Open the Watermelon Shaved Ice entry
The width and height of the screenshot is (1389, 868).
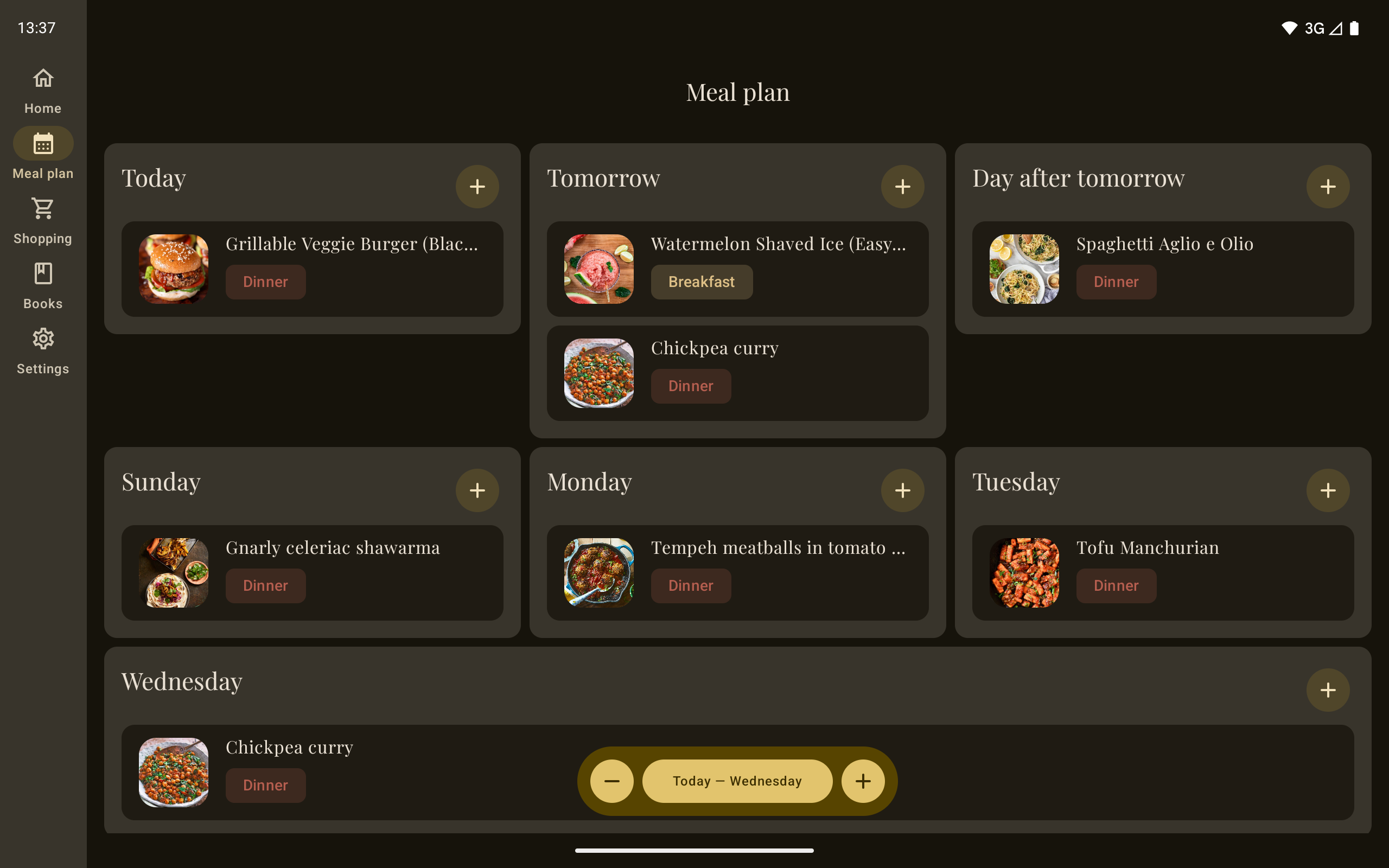(x=778, y=245)
